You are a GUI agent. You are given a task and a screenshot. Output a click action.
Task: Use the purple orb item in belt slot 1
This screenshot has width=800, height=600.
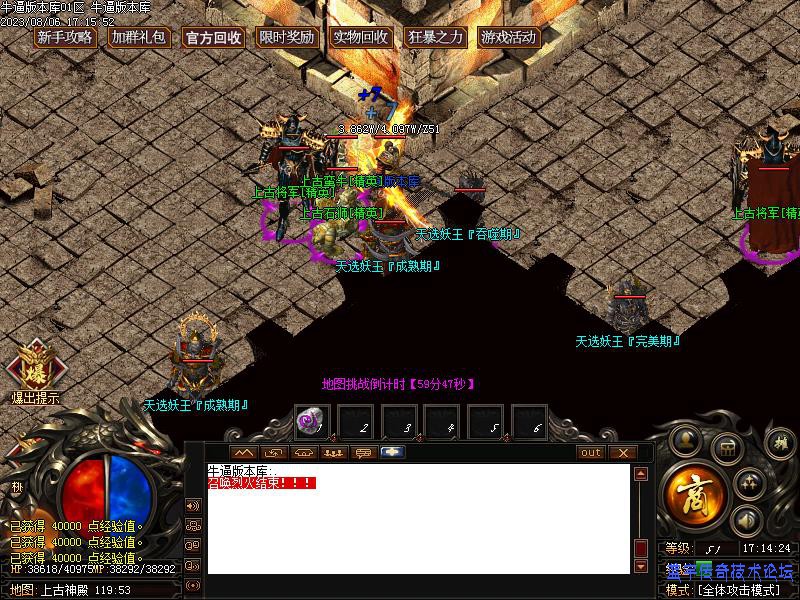(310, 424)
